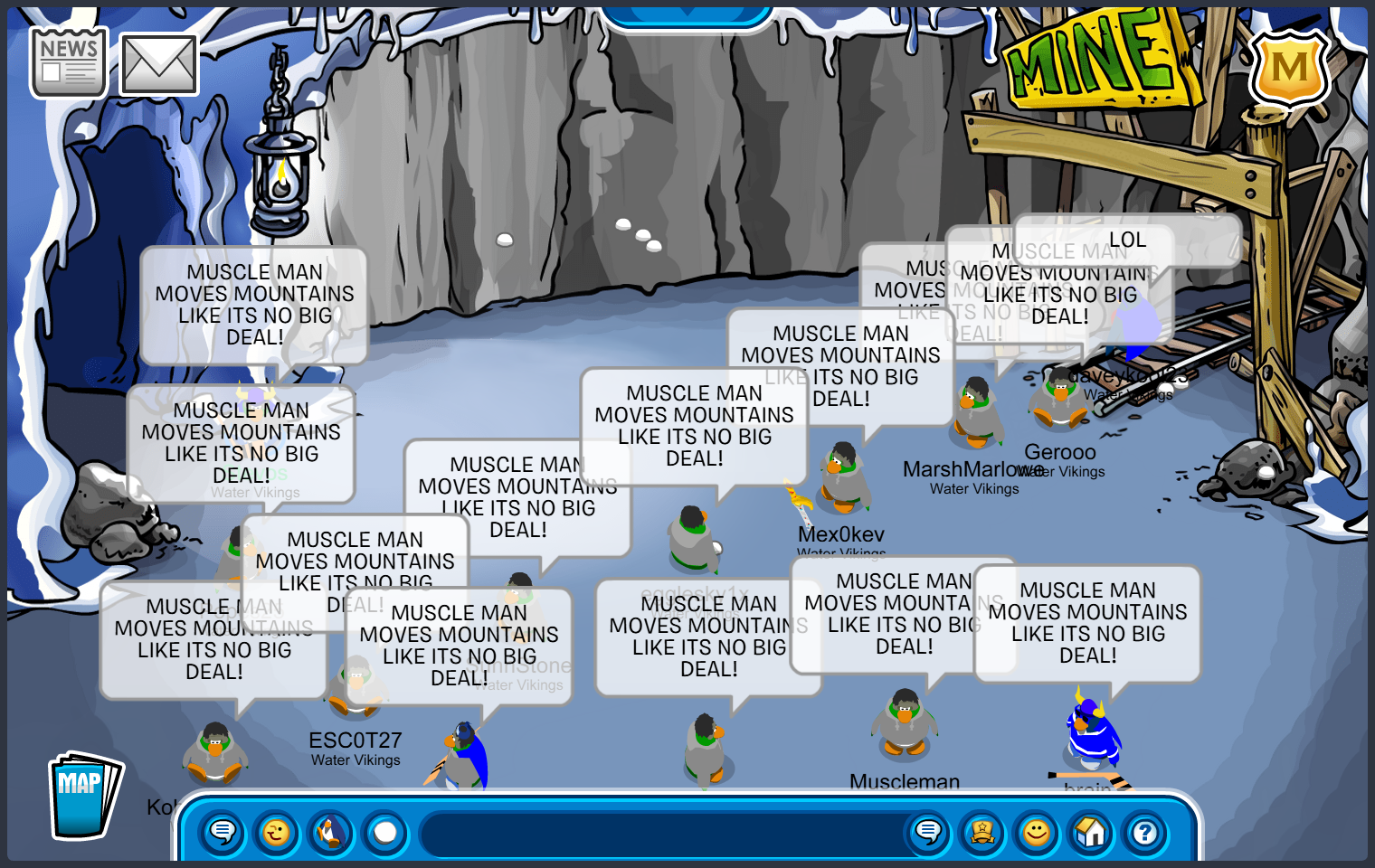Select the snowball throw button

pyautogui.click(x=385, y=832)
